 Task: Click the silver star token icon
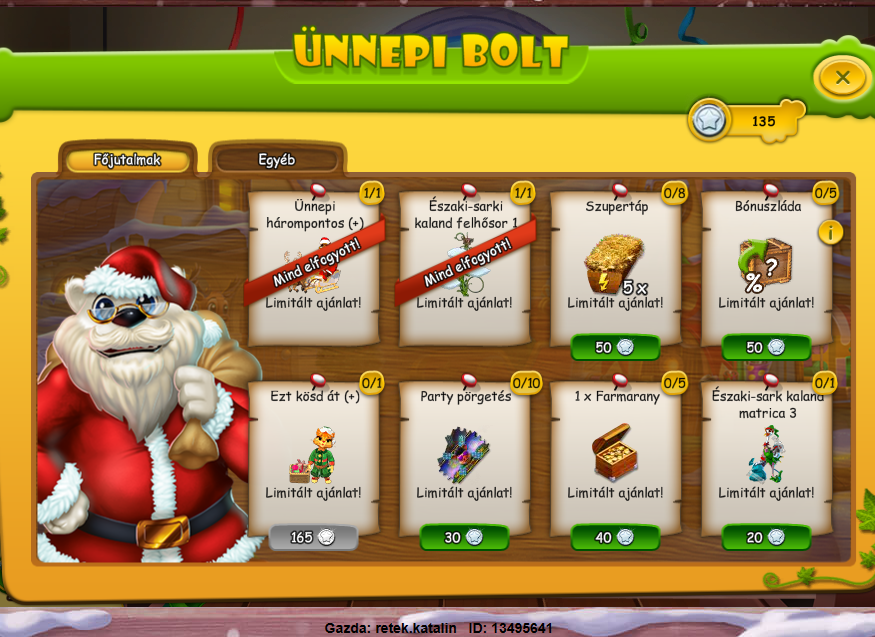[710, 121]
